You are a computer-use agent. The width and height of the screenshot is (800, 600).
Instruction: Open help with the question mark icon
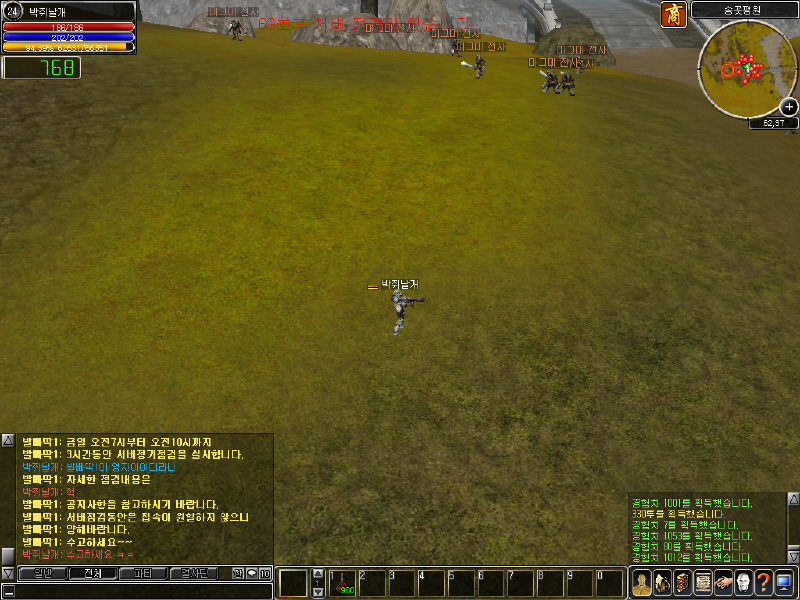(x=762, y=582)
